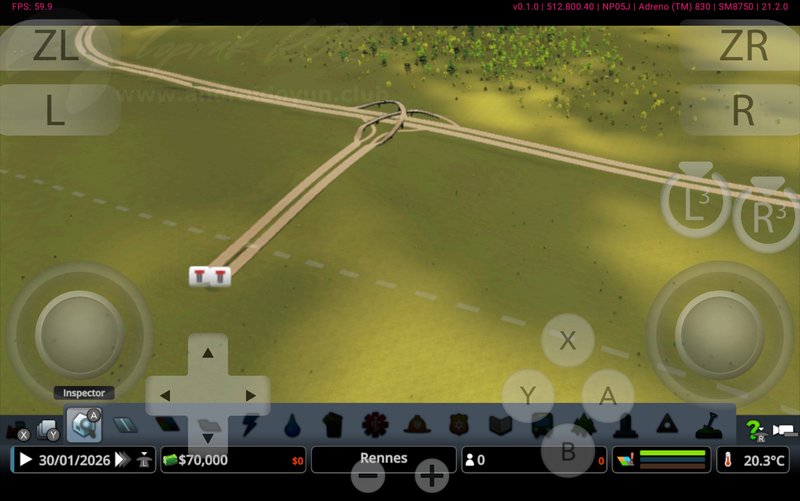Open the green question mark help
The height and width of the screenshot is (501, 800).
click(x=753, y=430)
